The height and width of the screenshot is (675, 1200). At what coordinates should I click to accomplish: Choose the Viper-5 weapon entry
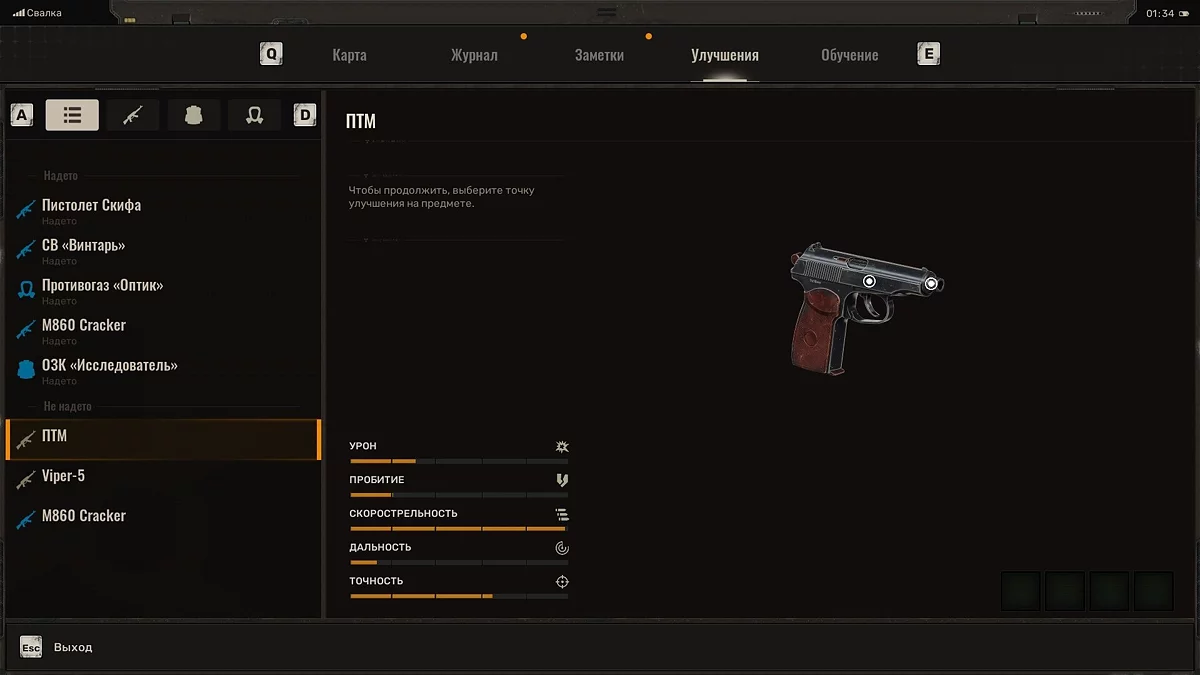coord(63,476)
